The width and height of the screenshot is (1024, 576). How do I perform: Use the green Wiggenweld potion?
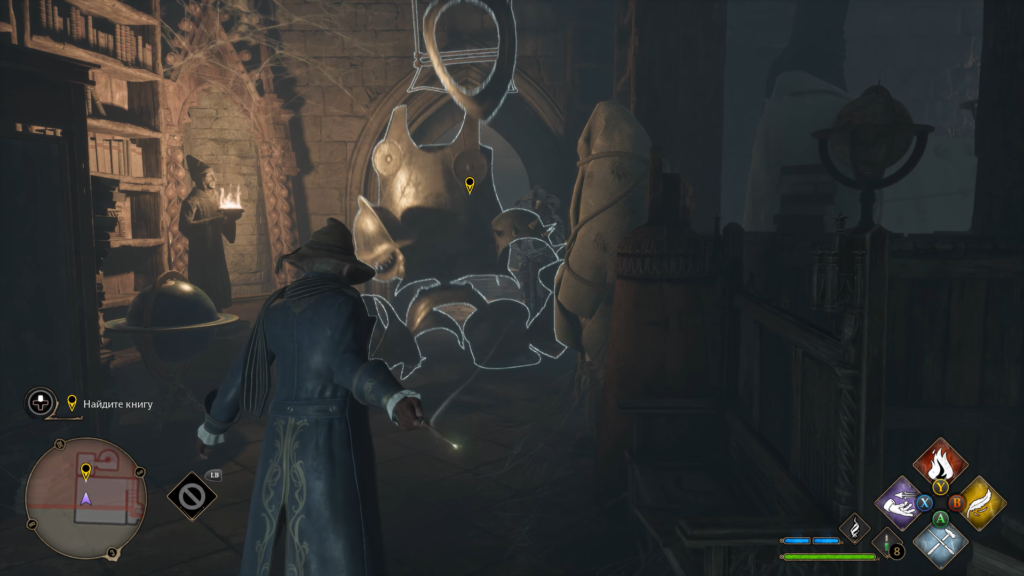point(887,543)
